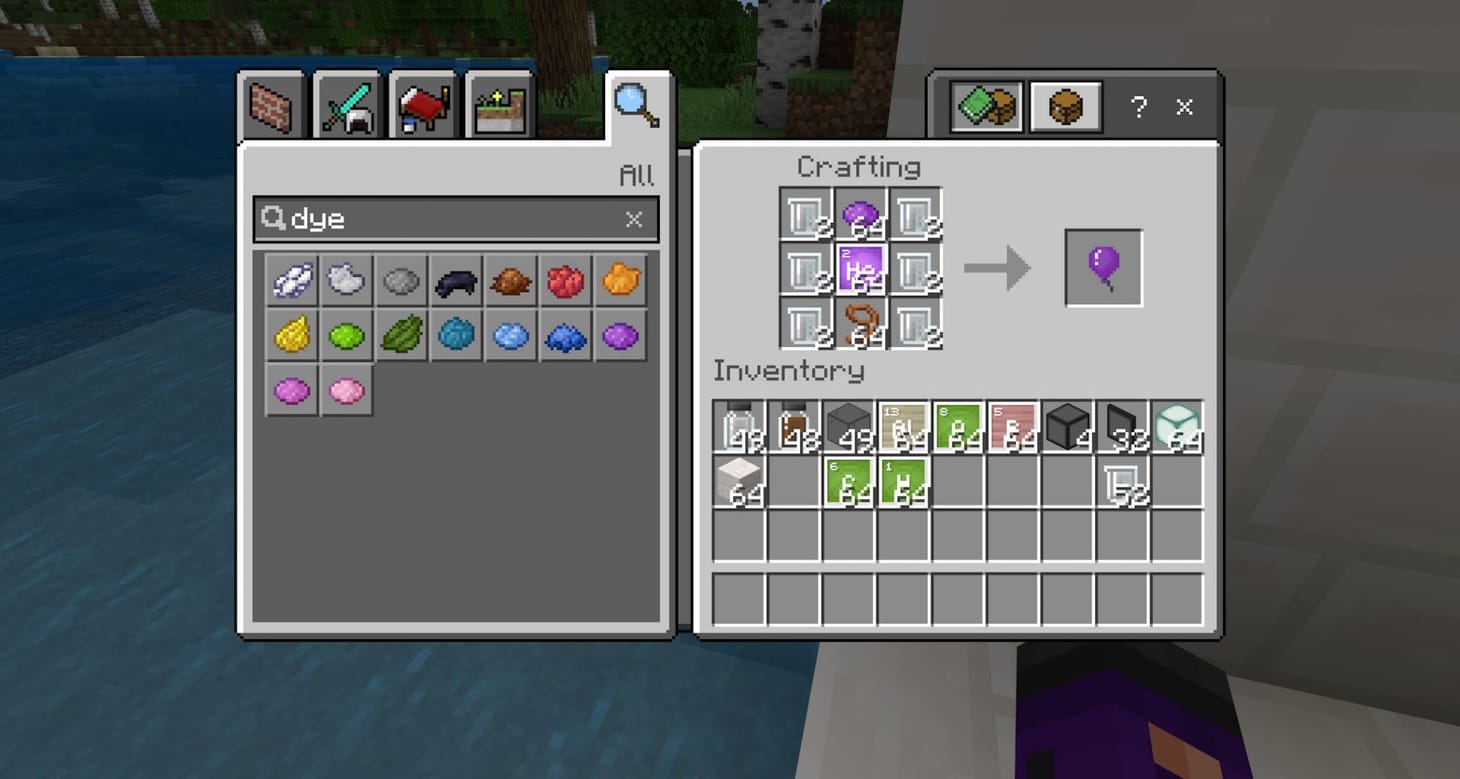Viewport: 1460px width, 779px height.
Task: Click the cyan dye search result
Action: 455,336
